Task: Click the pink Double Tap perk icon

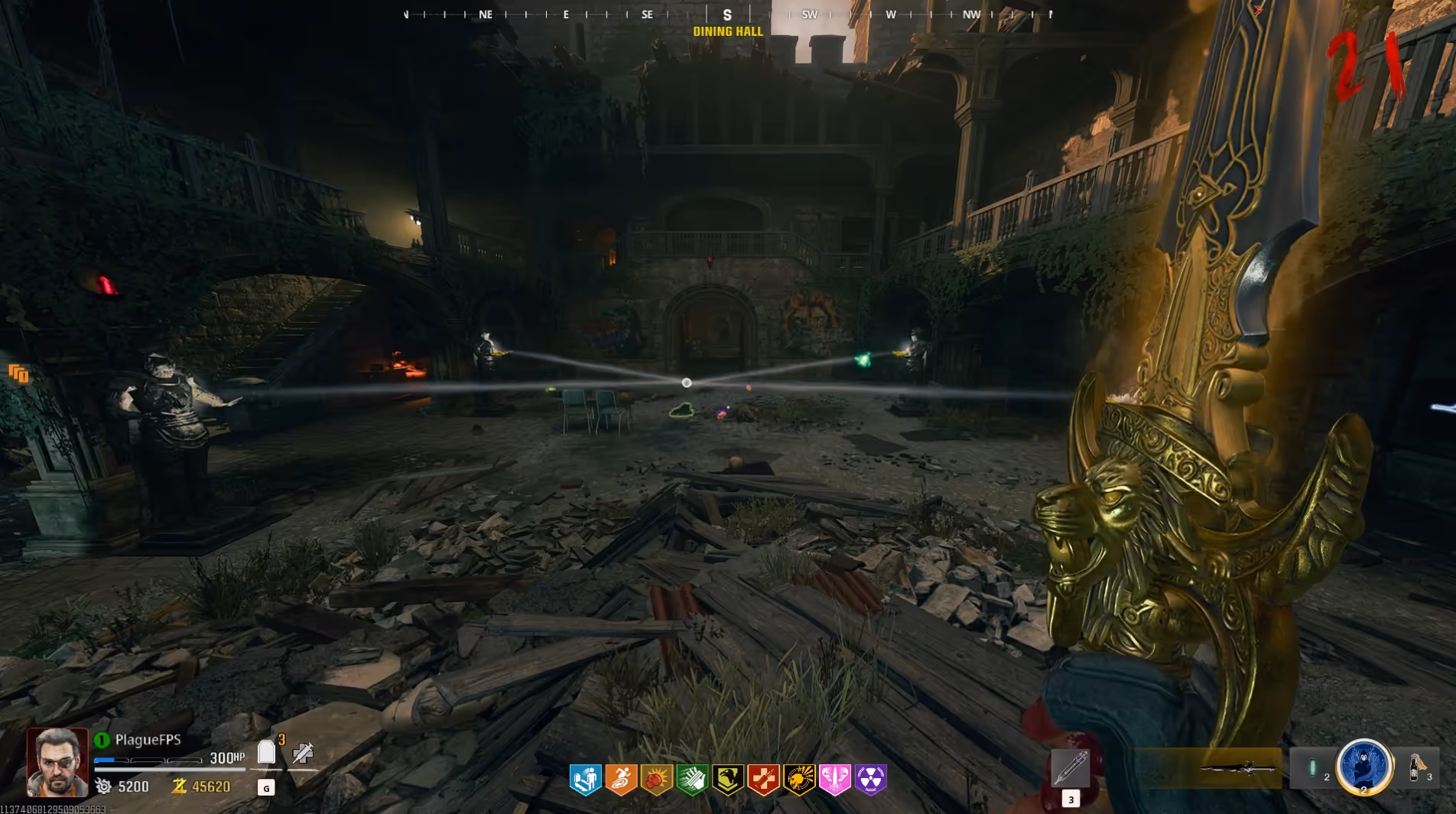Action: coord(834,780)
